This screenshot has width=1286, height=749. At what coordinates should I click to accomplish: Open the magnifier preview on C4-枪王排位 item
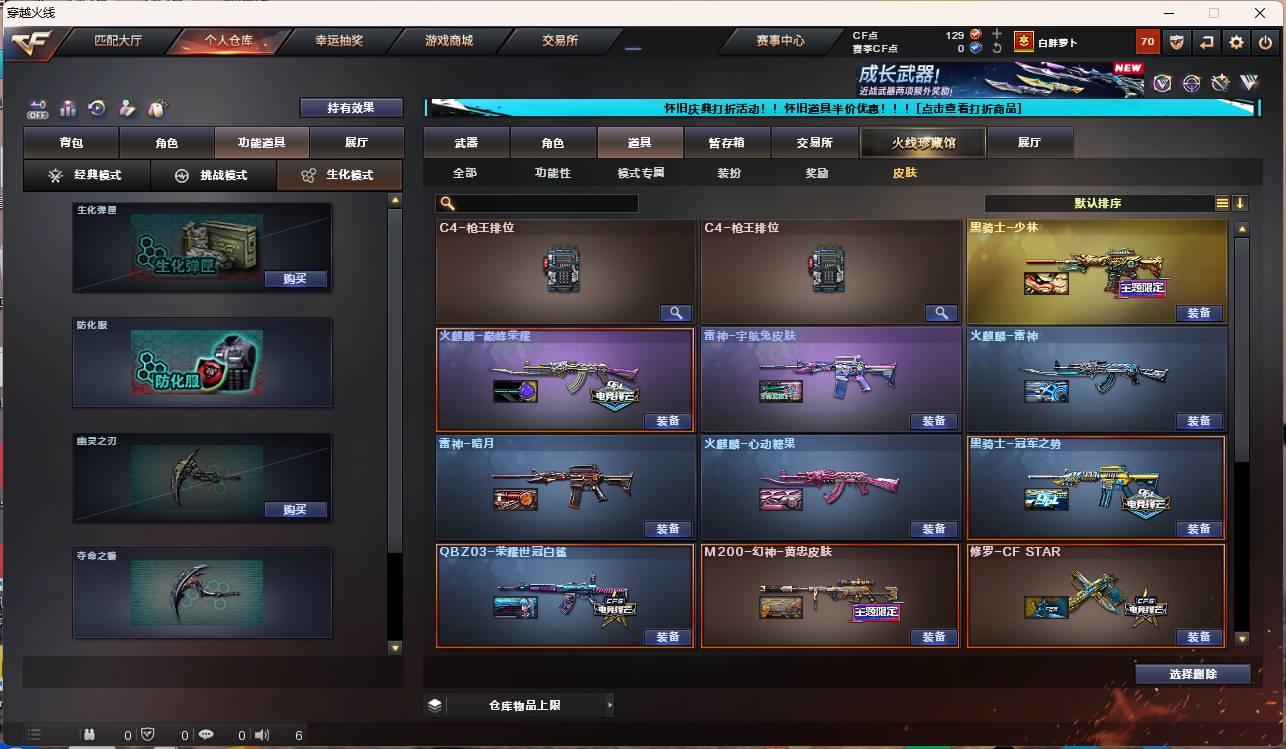[676, 312]
